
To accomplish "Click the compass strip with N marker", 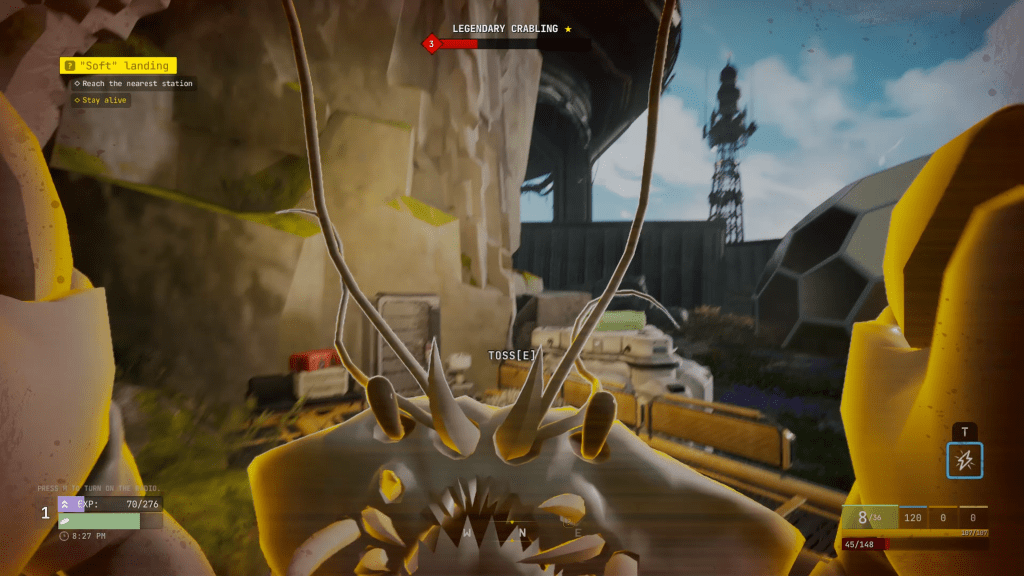I will click(521, 532).
